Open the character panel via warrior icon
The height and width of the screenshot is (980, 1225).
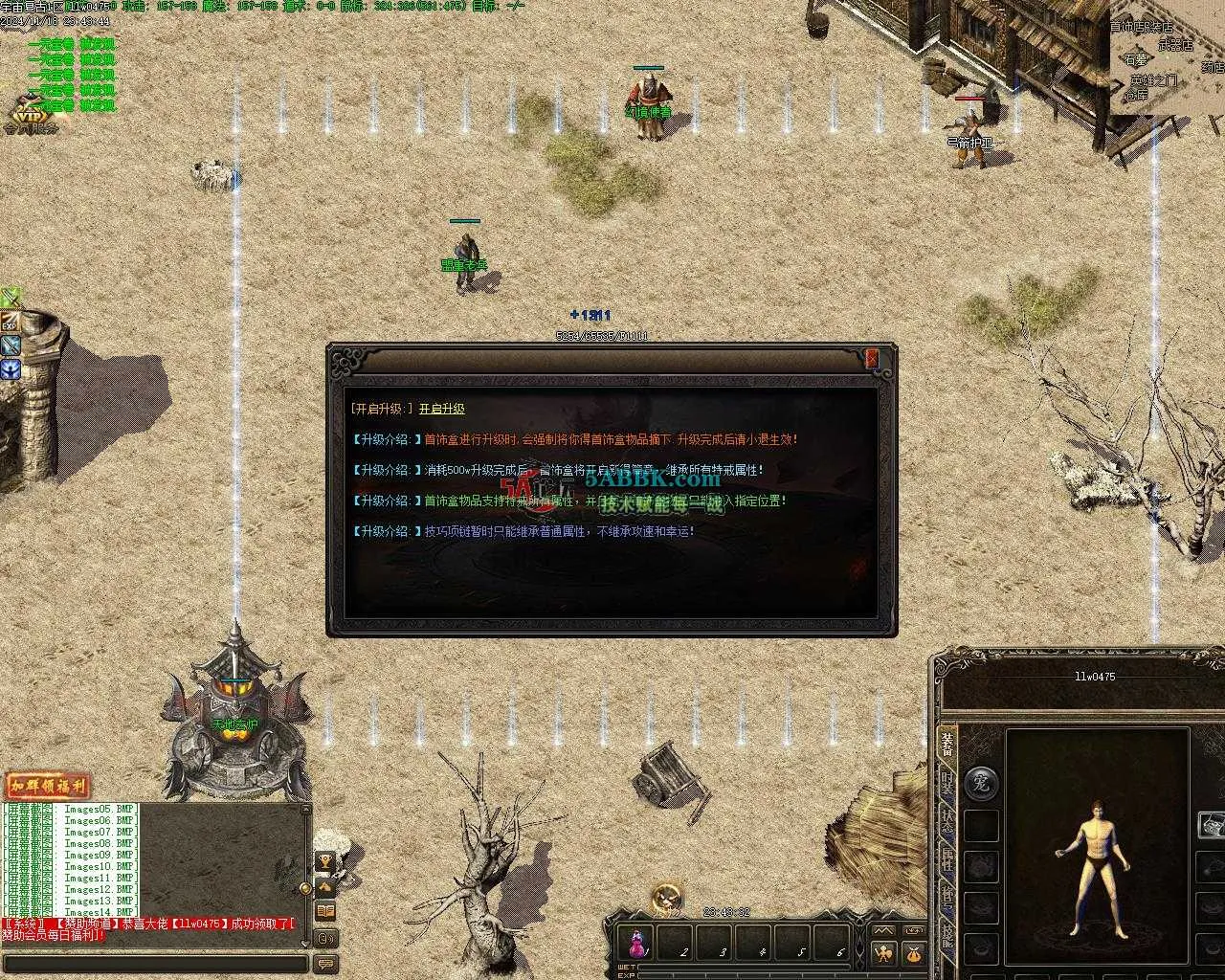[x=882, y=953]
